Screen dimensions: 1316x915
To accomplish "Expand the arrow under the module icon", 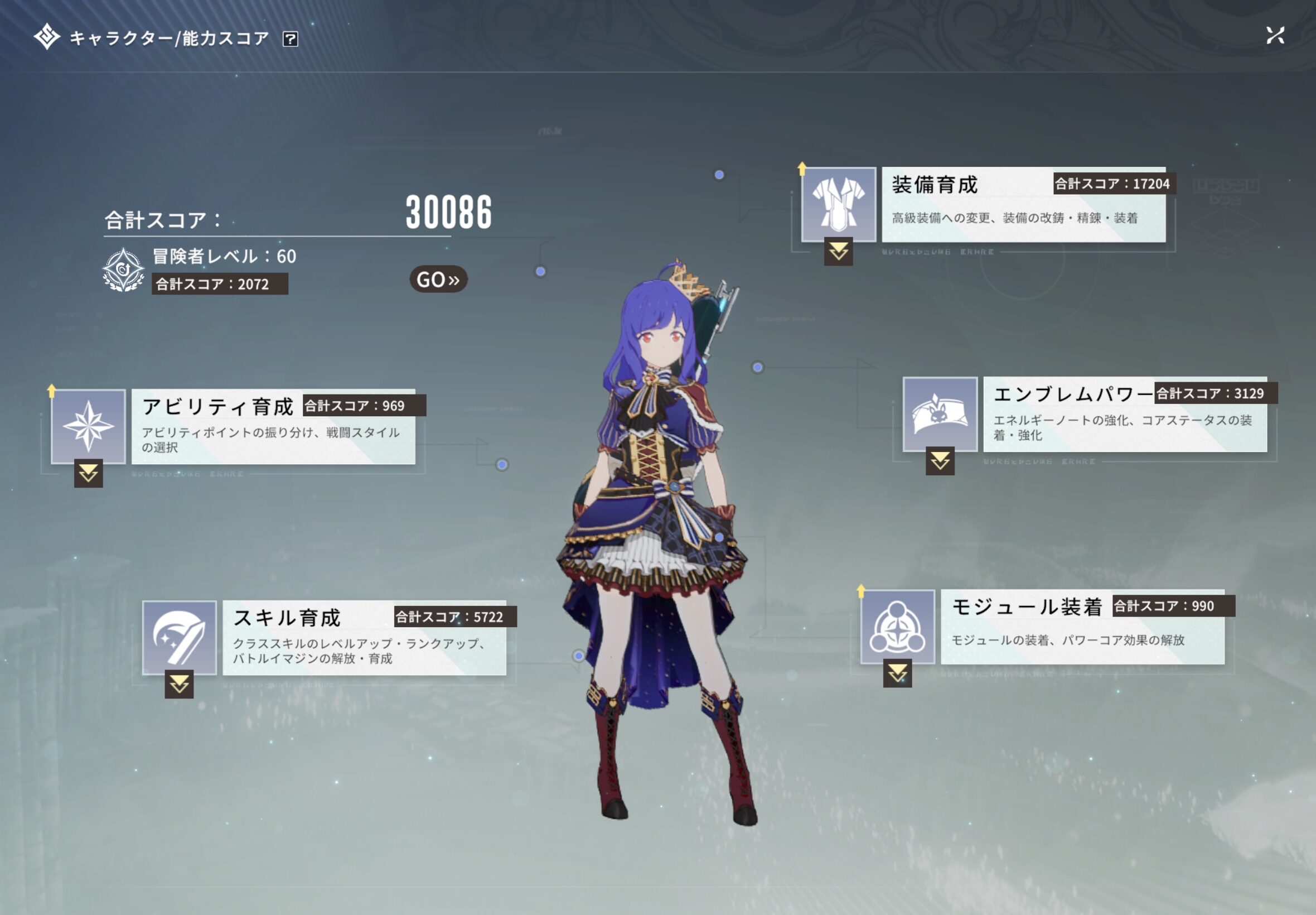I will pyautogui.click(x=897, y=673).
